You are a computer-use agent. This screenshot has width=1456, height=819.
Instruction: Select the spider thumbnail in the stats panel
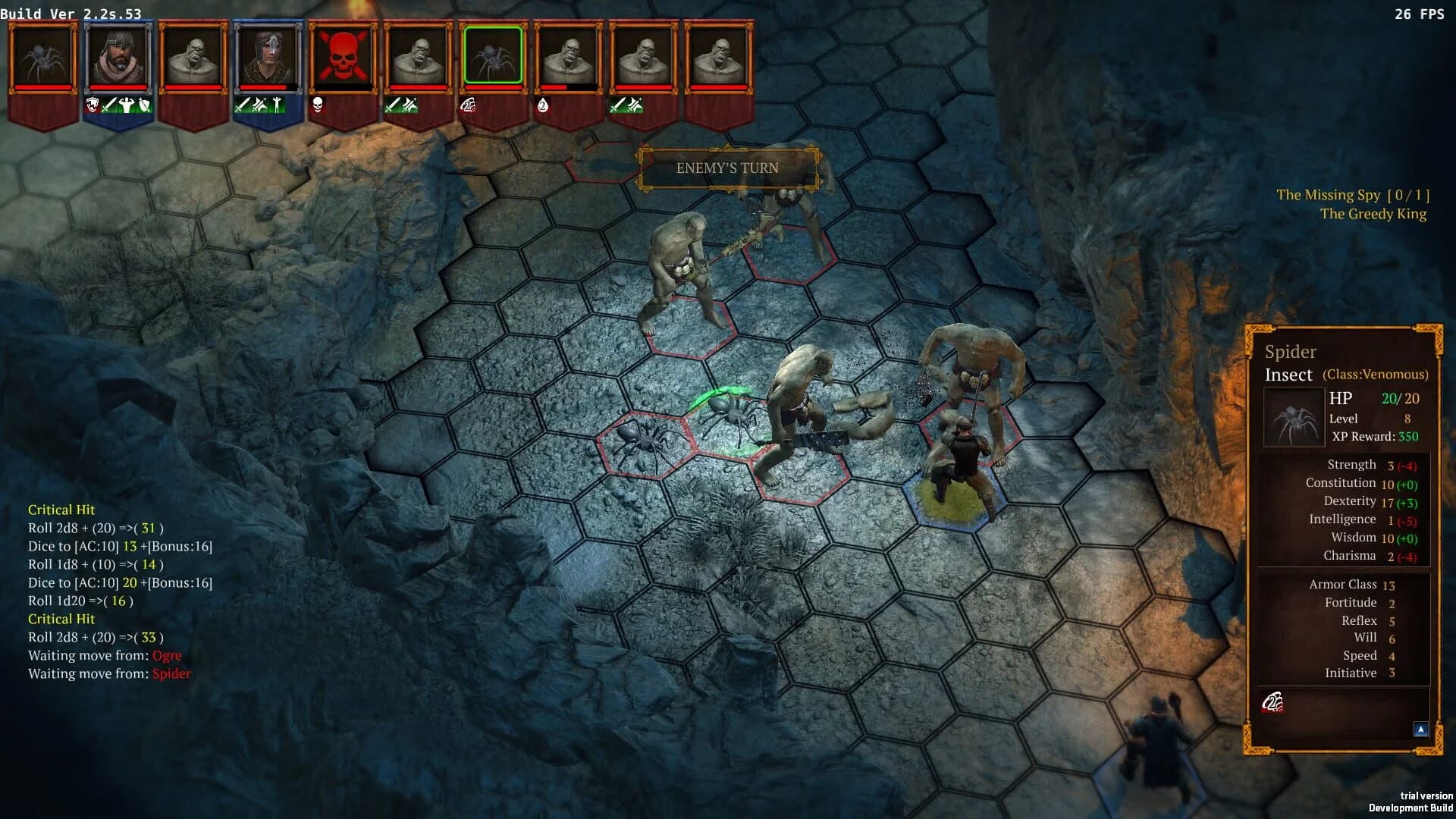point(1293,415)
